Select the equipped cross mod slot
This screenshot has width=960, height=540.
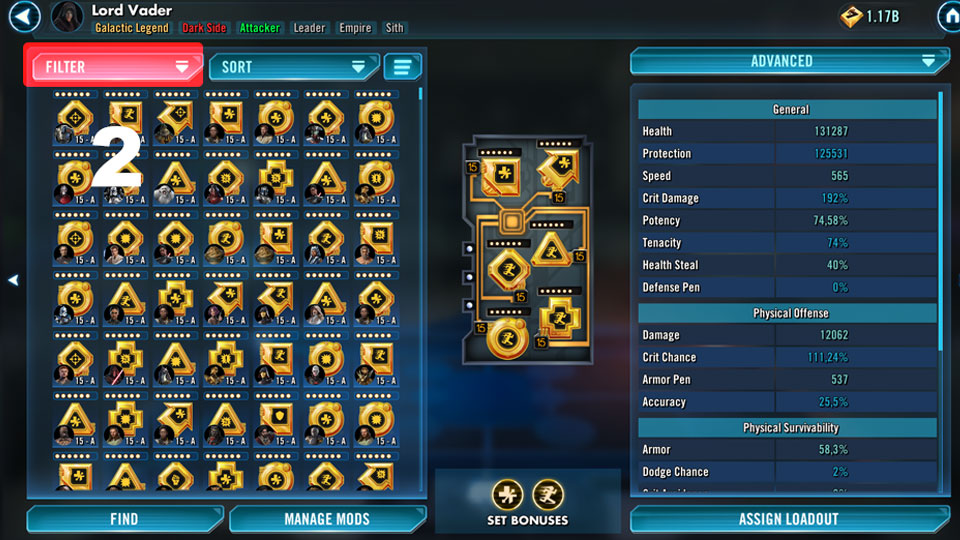(557, 320)
